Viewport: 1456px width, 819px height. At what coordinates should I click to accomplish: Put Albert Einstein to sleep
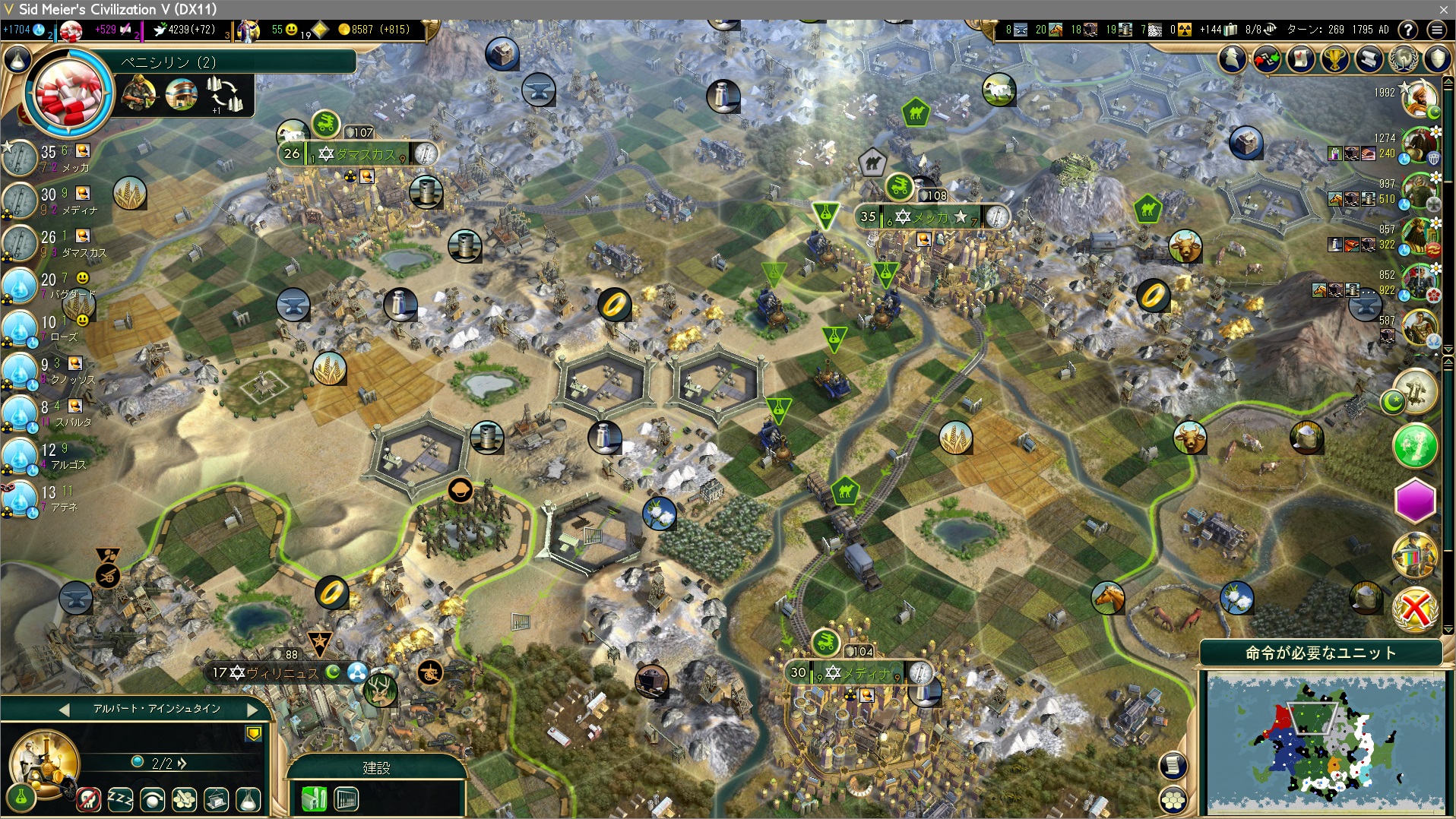[120, 799]
